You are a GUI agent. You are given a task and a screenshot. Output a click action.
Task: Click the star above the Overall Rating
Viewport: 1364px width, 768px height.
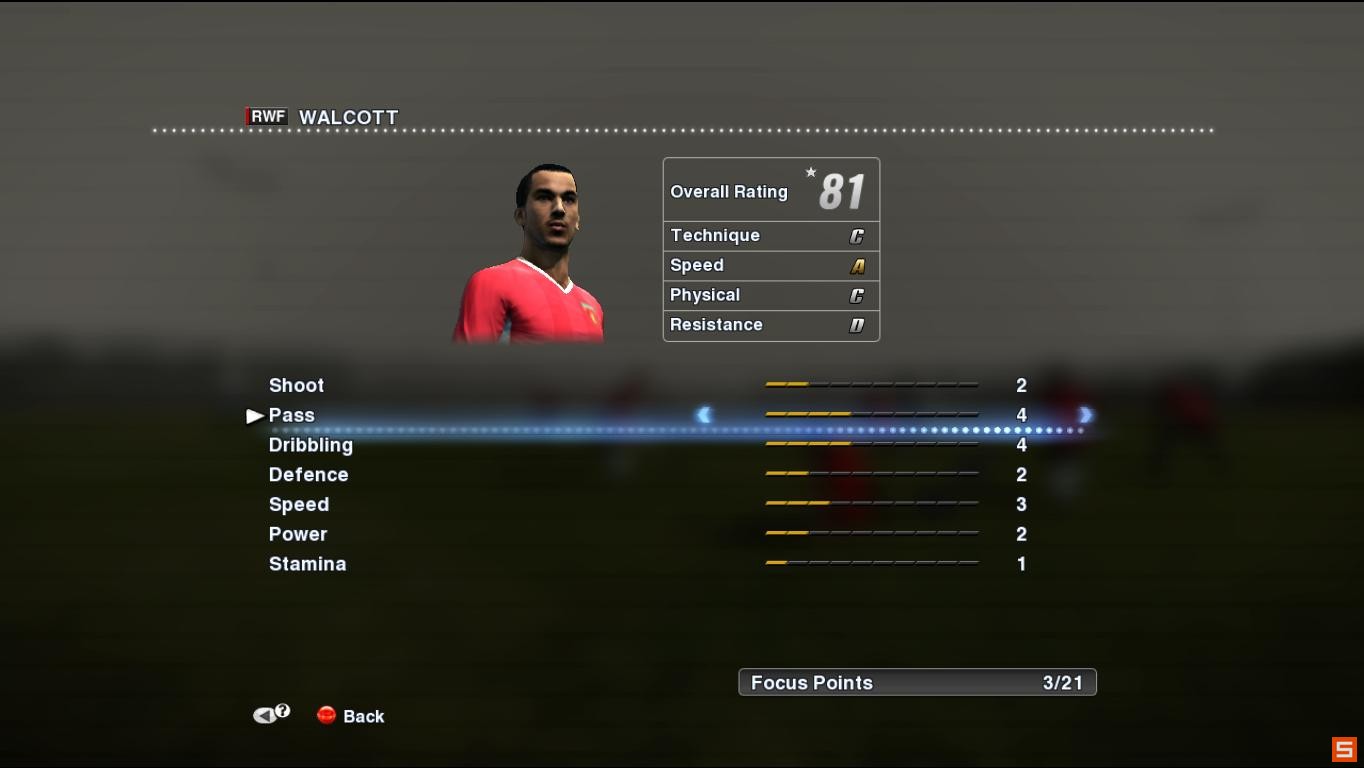[810, 172]
